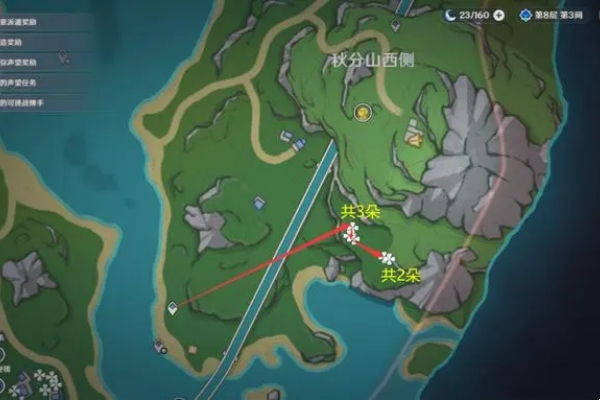Select the map marker on the southwest beach shoreline

click(159, 347)
